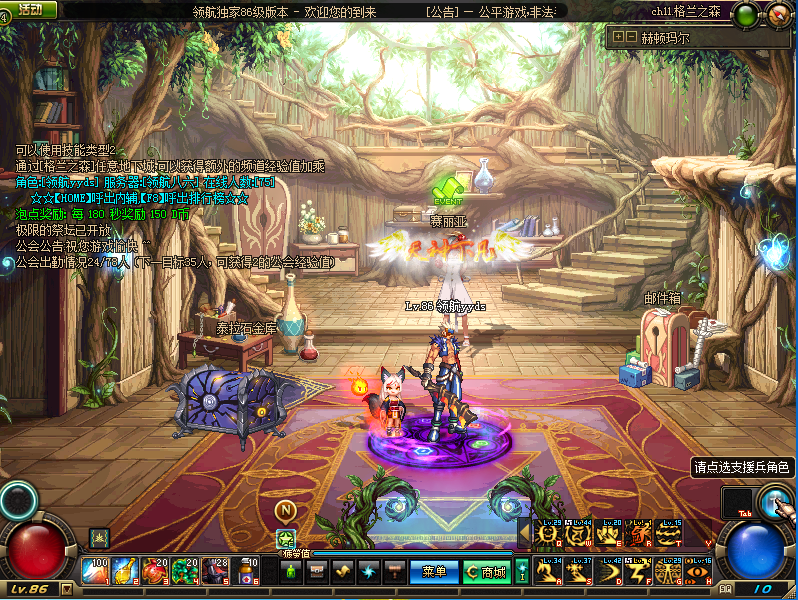This screenshot has width=798, height=600.
Task: Click the green orb button at top right
Action: click(x=746, y=15)
